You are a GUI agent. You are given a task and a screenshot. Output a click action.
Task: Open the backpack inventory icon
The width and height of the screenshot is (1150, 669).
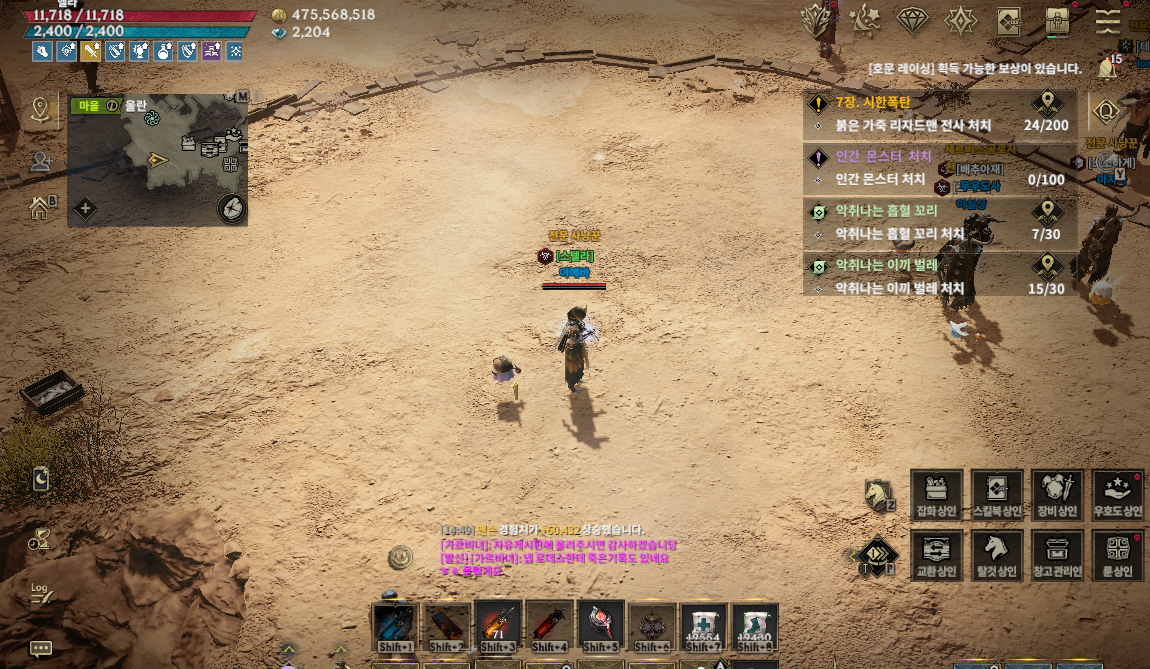tap(1058, 20)
